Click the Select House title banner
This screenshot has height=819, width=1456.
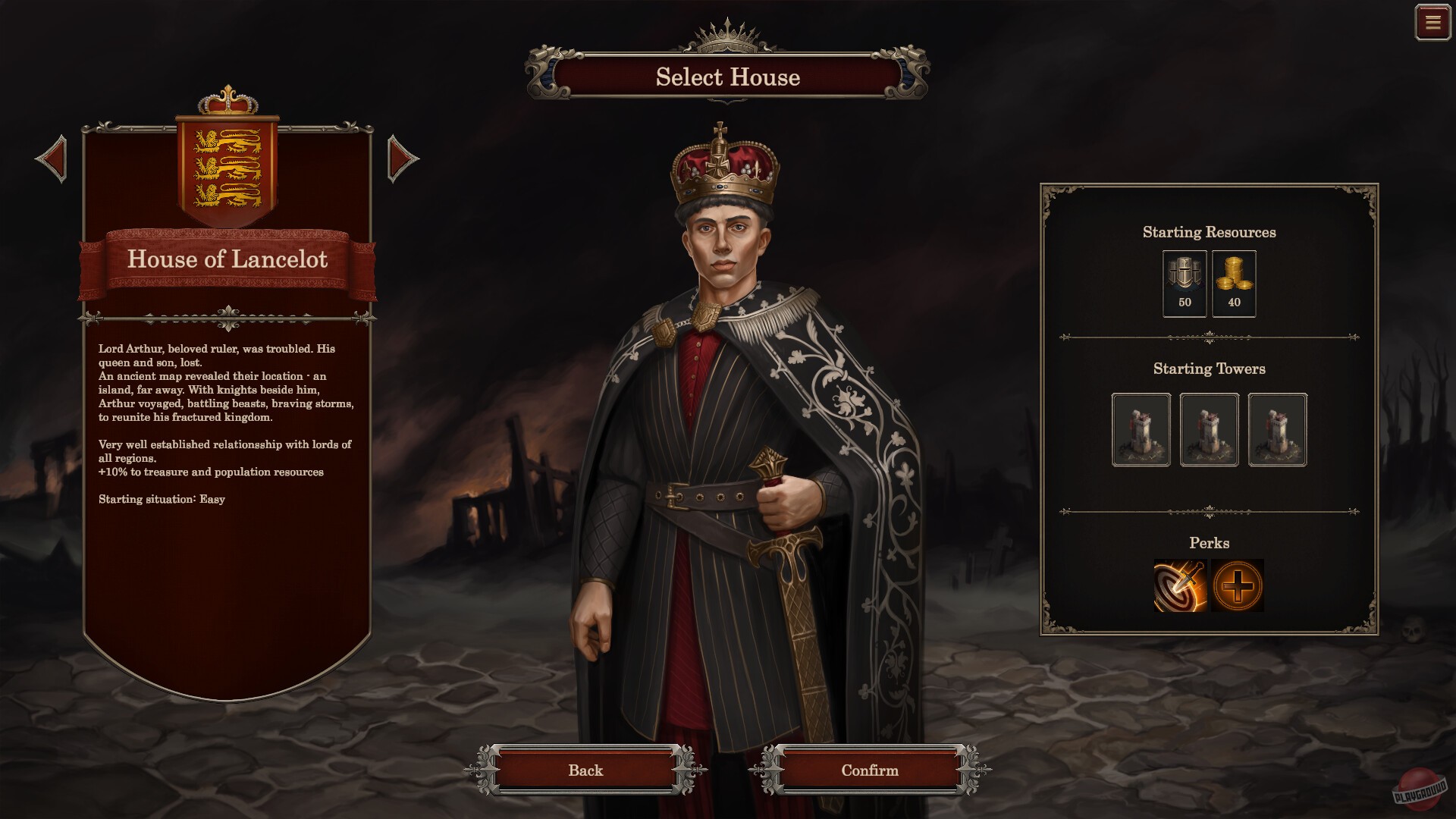pos(726,78)
